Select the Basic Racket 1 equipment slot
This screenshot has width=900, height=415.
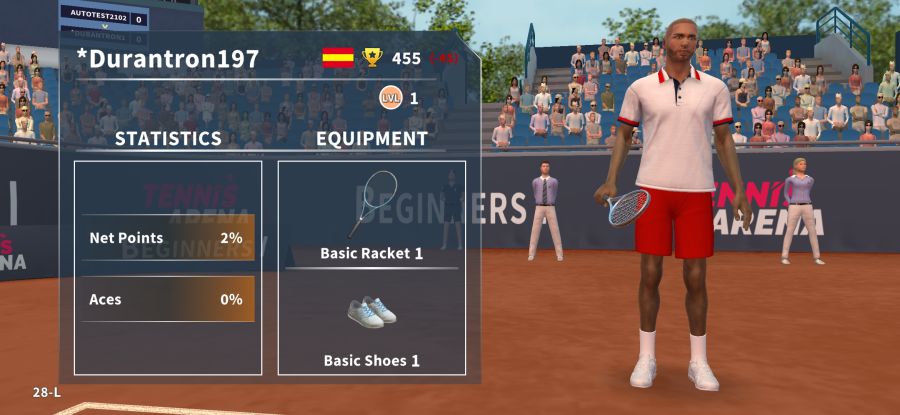372,216
